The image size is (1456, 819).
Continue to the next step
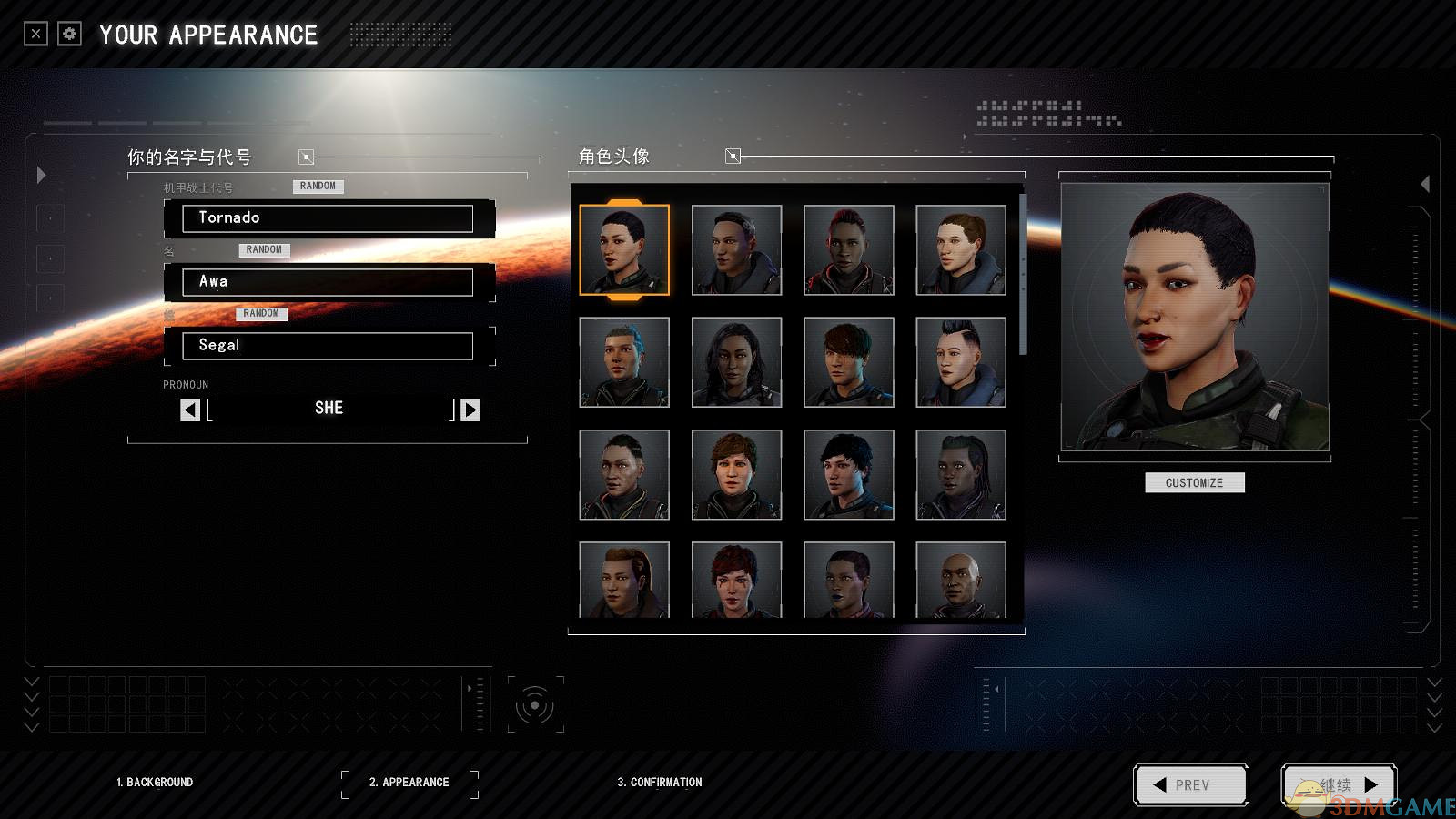click(1338, 784)
